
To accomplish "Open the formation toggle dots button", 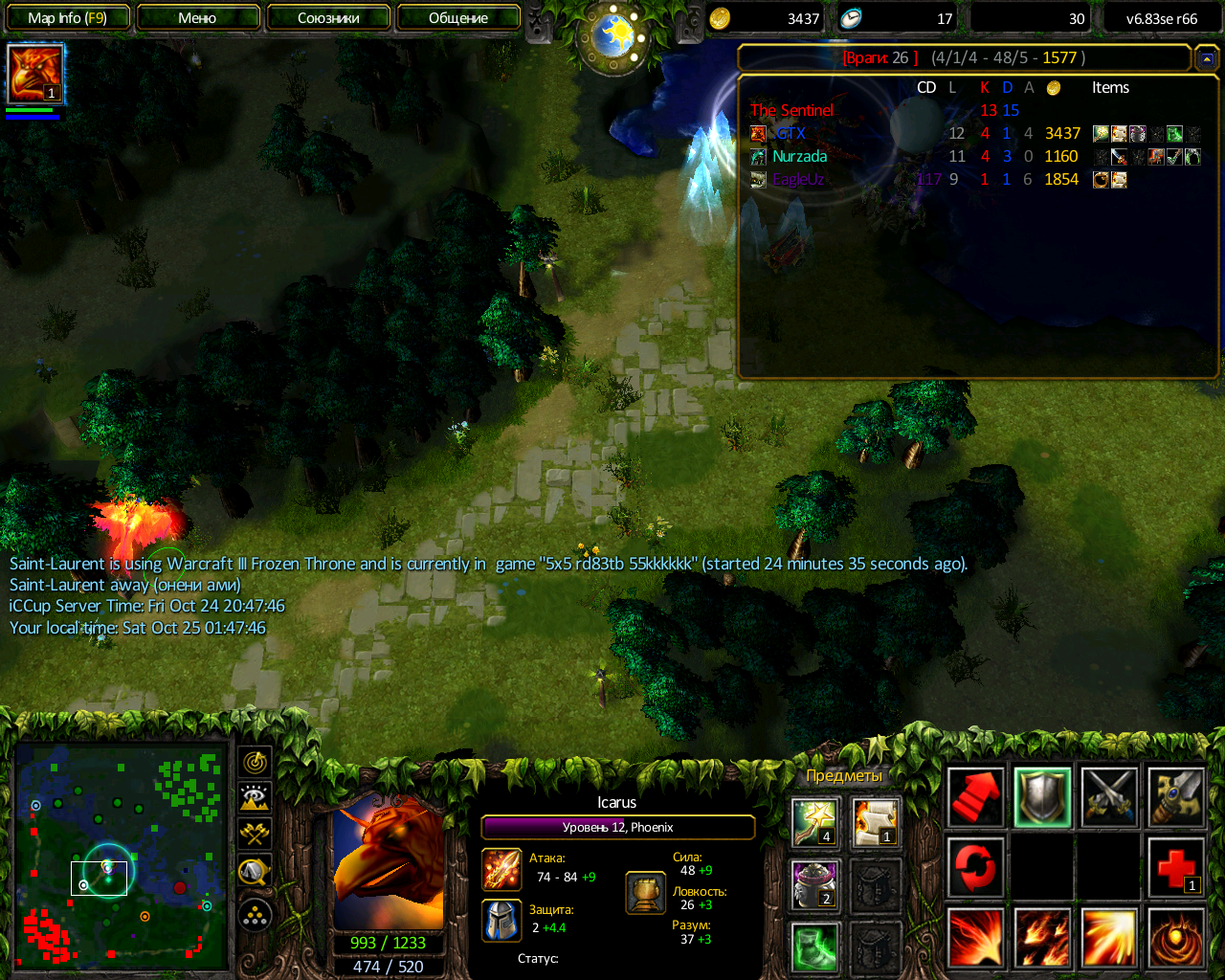I will point(255,916).
